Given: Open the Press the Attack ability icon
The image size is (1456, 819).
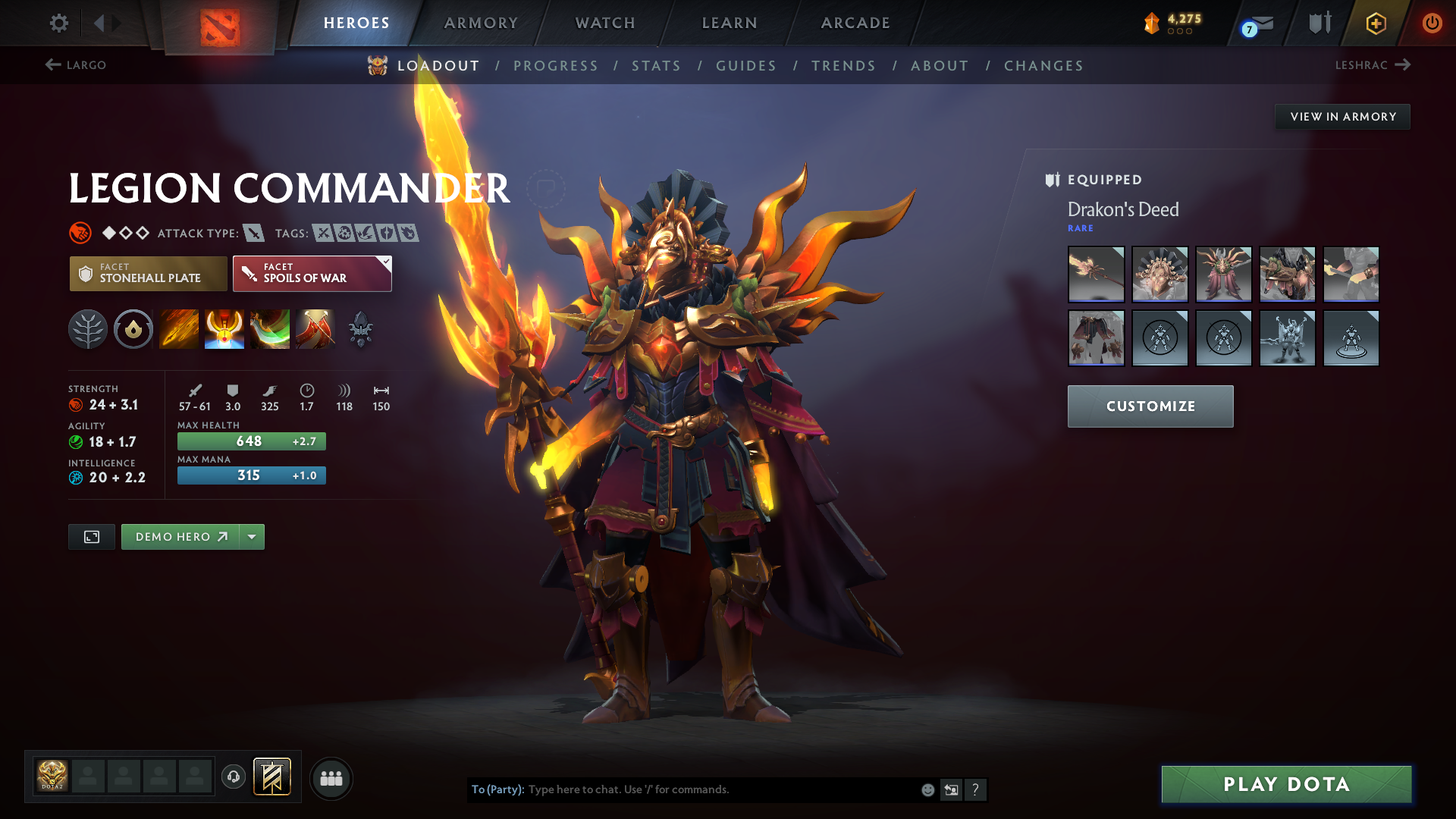Looking at the screenshot, I should (224, 329).
